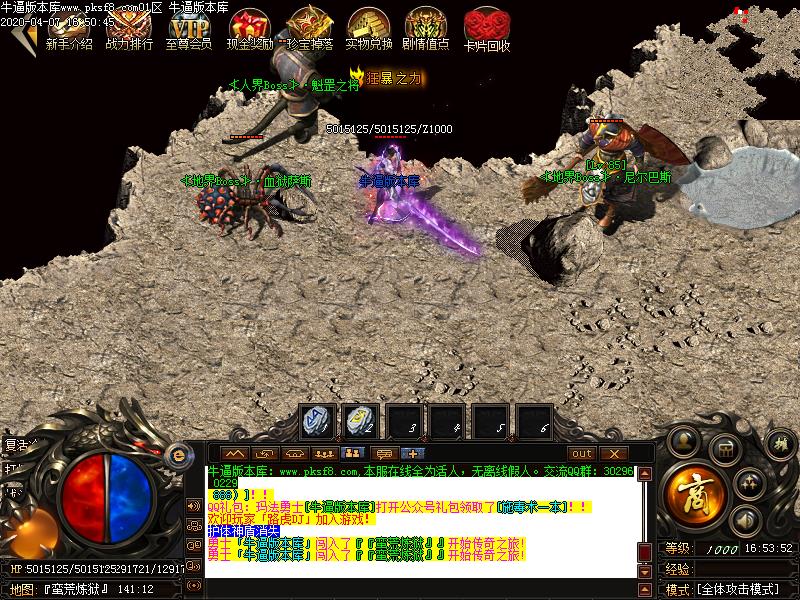Open the 战力排行 power ranking
Viewport: 800px width, 600px height.
pyautogui.click(x=129, y=29)
